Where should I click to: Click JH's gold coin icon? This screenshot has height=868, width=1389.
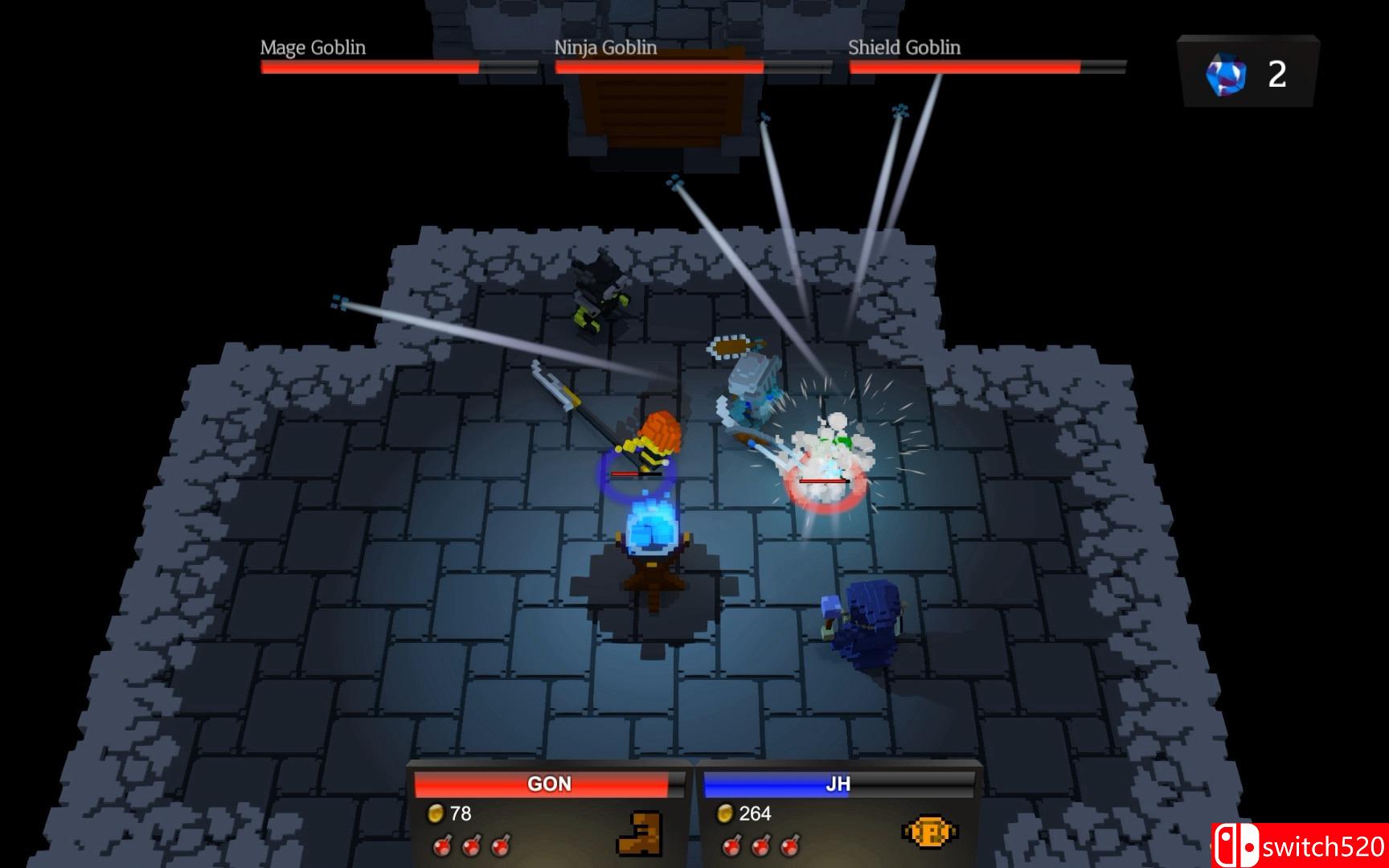point(725,814)
